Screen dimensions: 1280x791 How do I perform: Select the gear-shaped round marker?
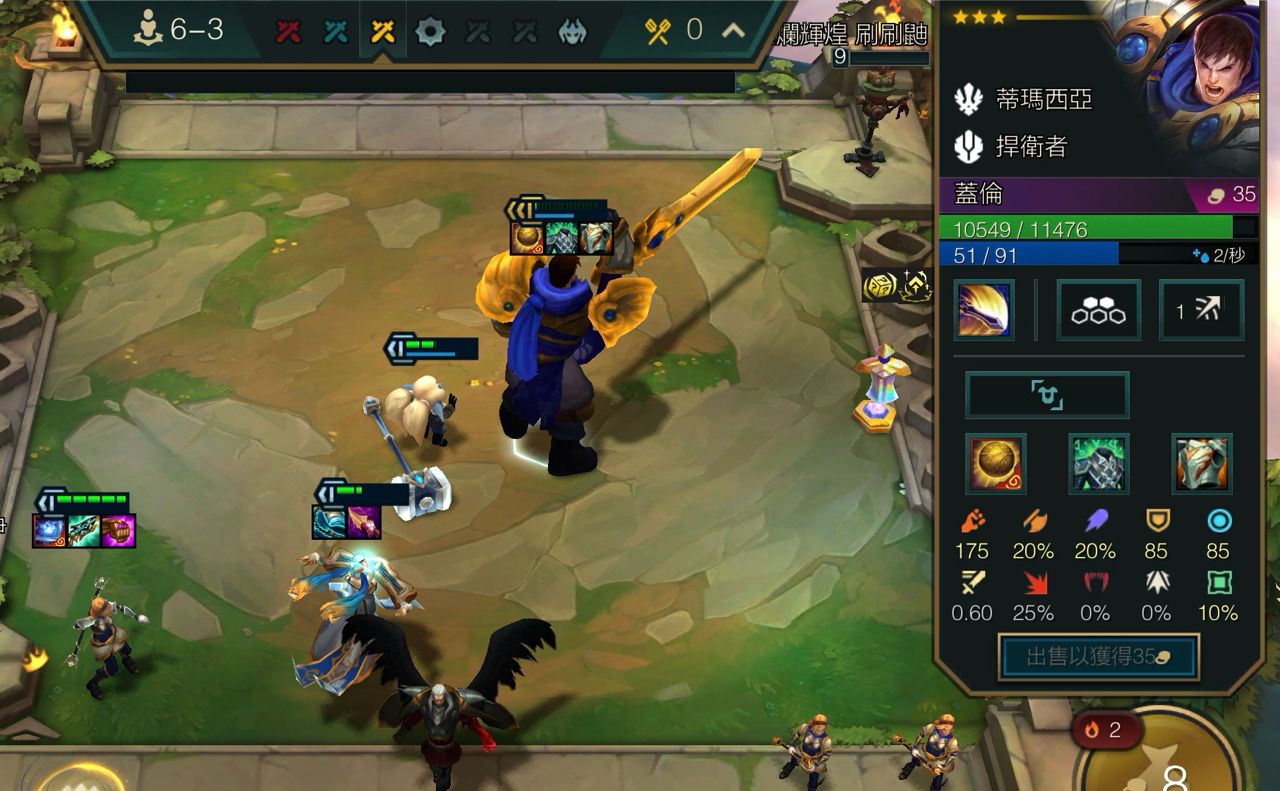pyautogui.click(x=429, y=32)
